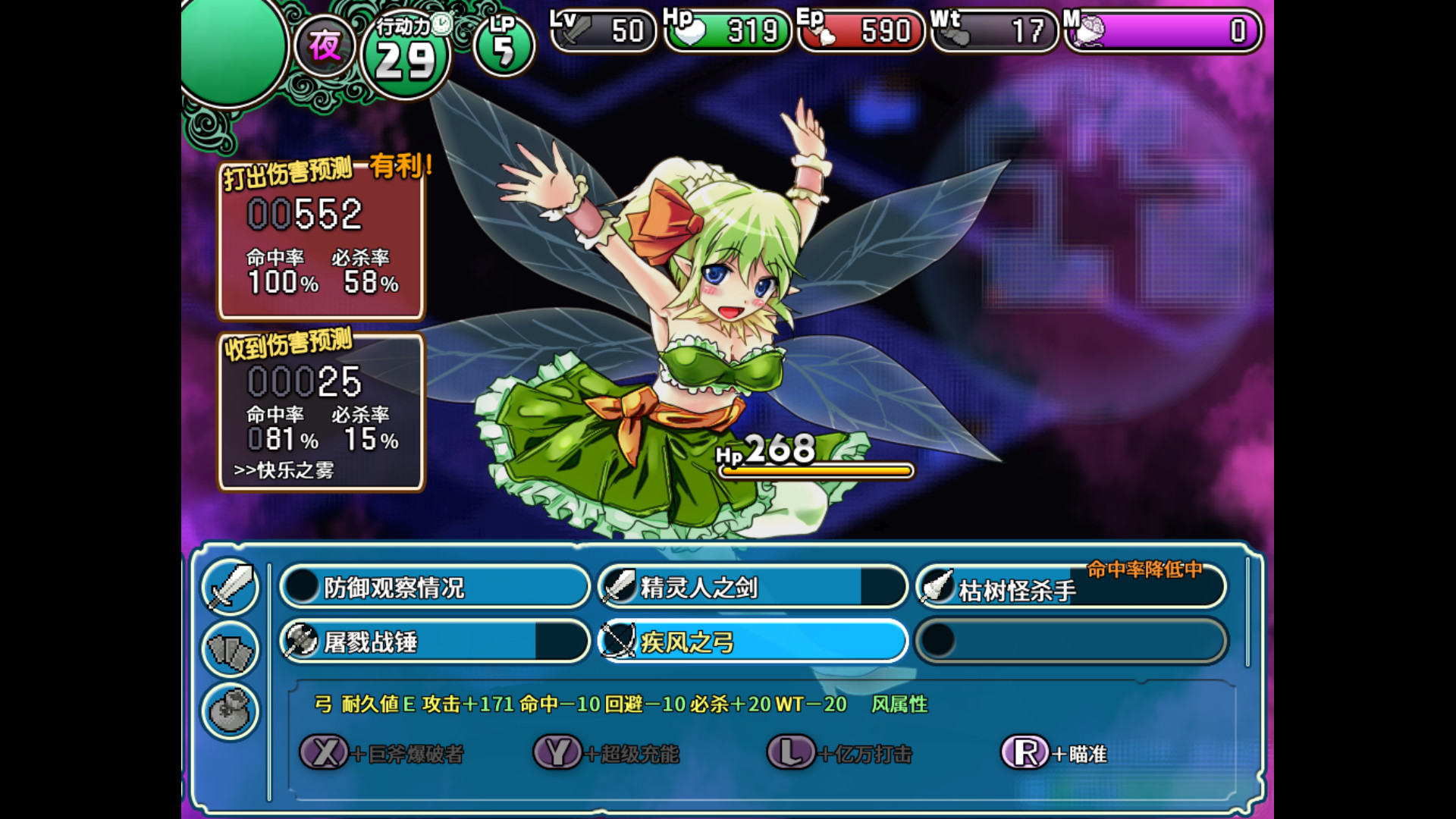This screenshot has width=1456, height=819.
Task: Expand the empty weapon slot
Action: (1069, 641)
